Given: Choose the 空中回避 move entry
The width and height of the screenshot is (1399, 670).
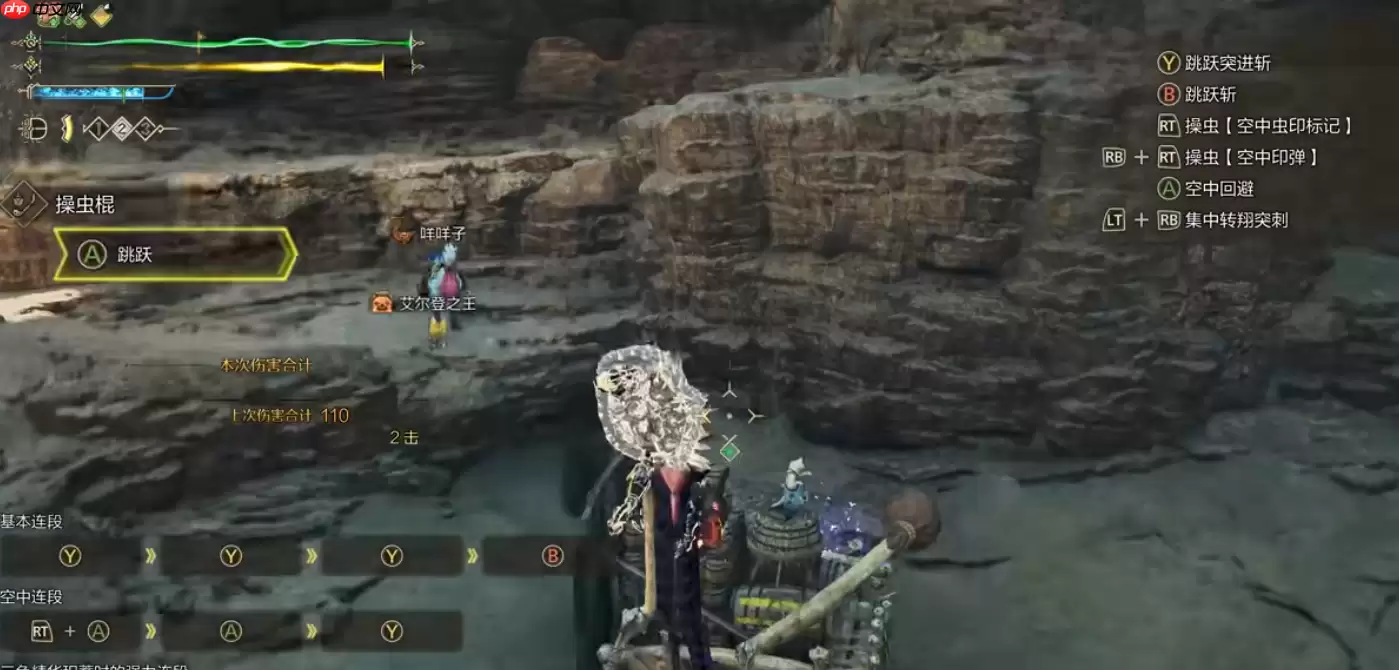Looking at the screenshot, I should click(x=1219, y=188).
